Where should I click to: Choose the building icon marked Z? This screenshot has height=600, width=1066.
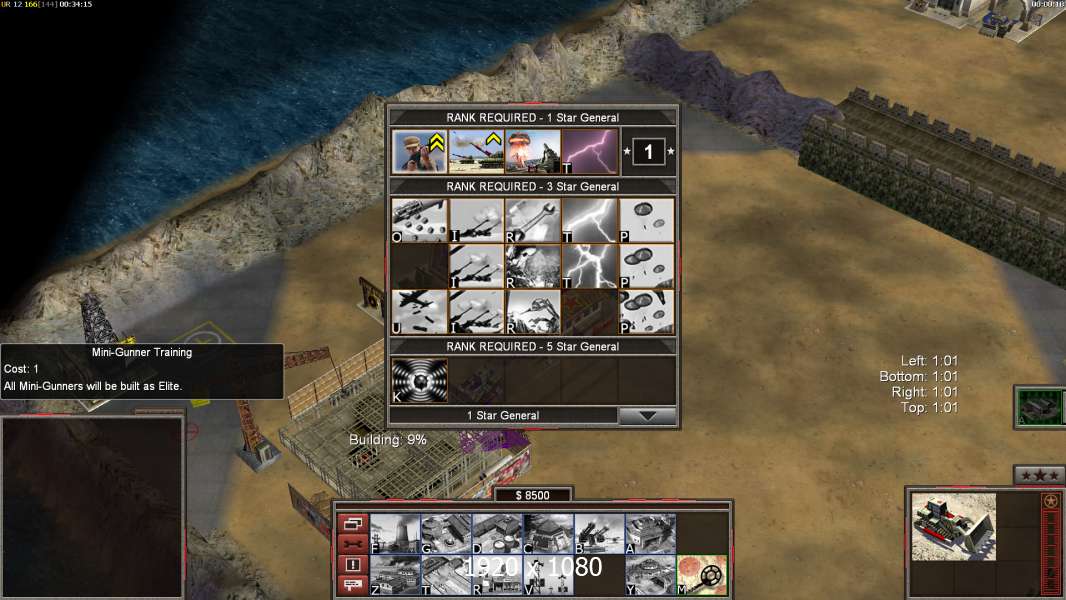coord(395,575)
